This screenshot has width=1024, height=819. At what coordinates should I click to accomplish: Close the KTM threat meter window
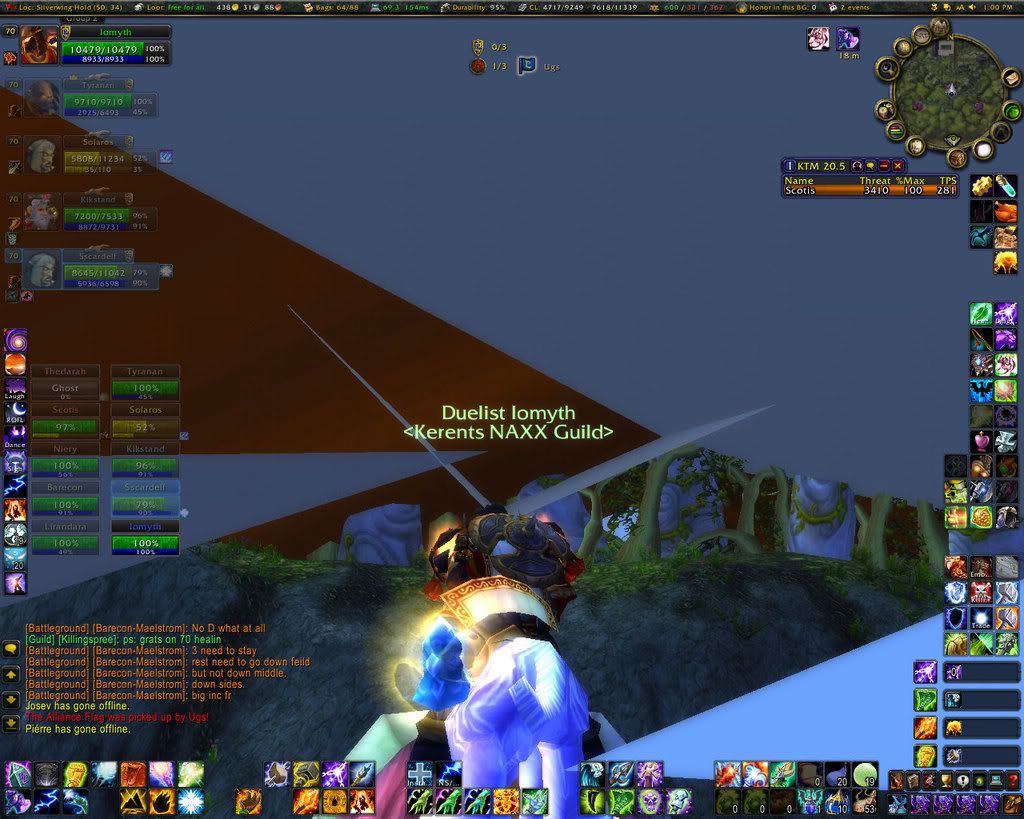[x=898, y=165]
